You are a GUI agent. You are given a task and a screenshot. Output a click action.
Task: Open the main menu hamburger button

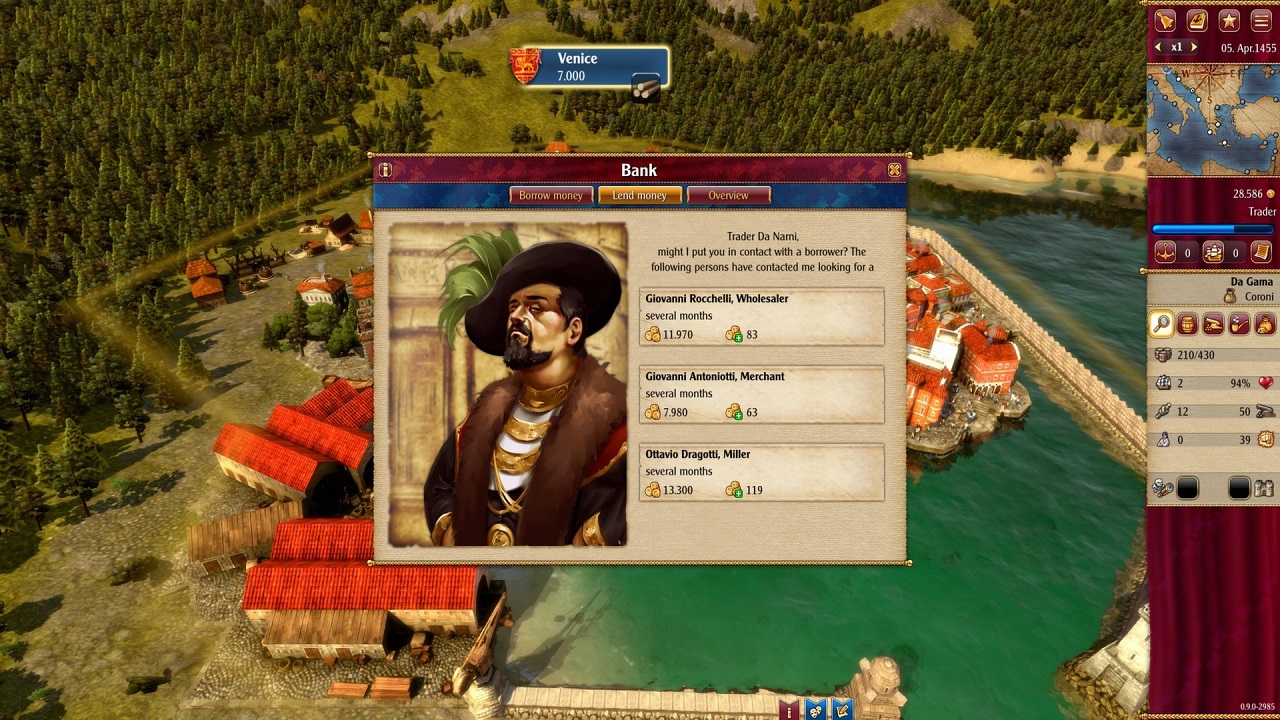click(1261, 20)
